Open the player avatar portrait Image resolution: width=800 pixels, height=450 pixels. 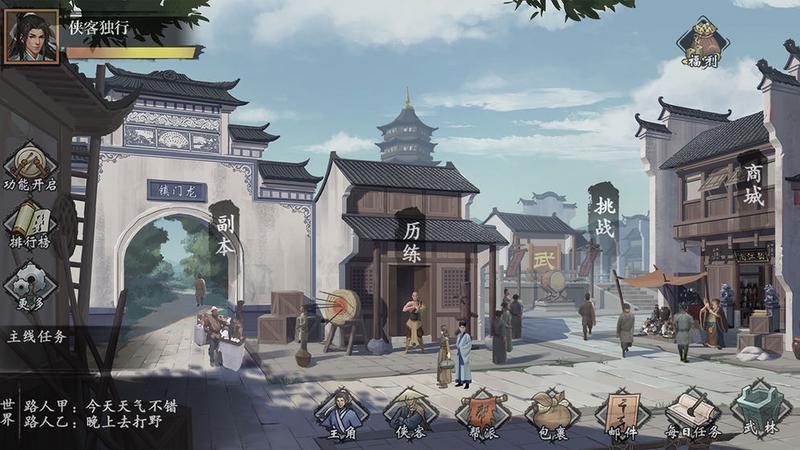click(x=31, y=38)
